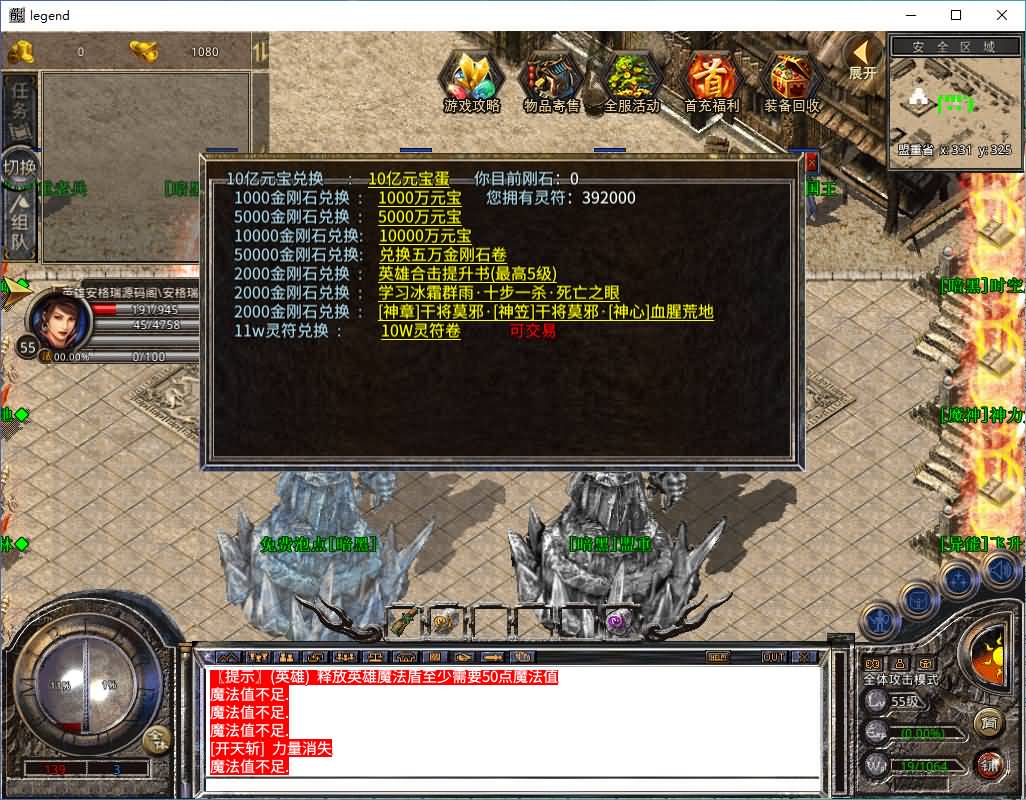Open the 全服活动 server events icon
Image resolution: width=1026 pixels, height=800 pixels.
(631, 79)
